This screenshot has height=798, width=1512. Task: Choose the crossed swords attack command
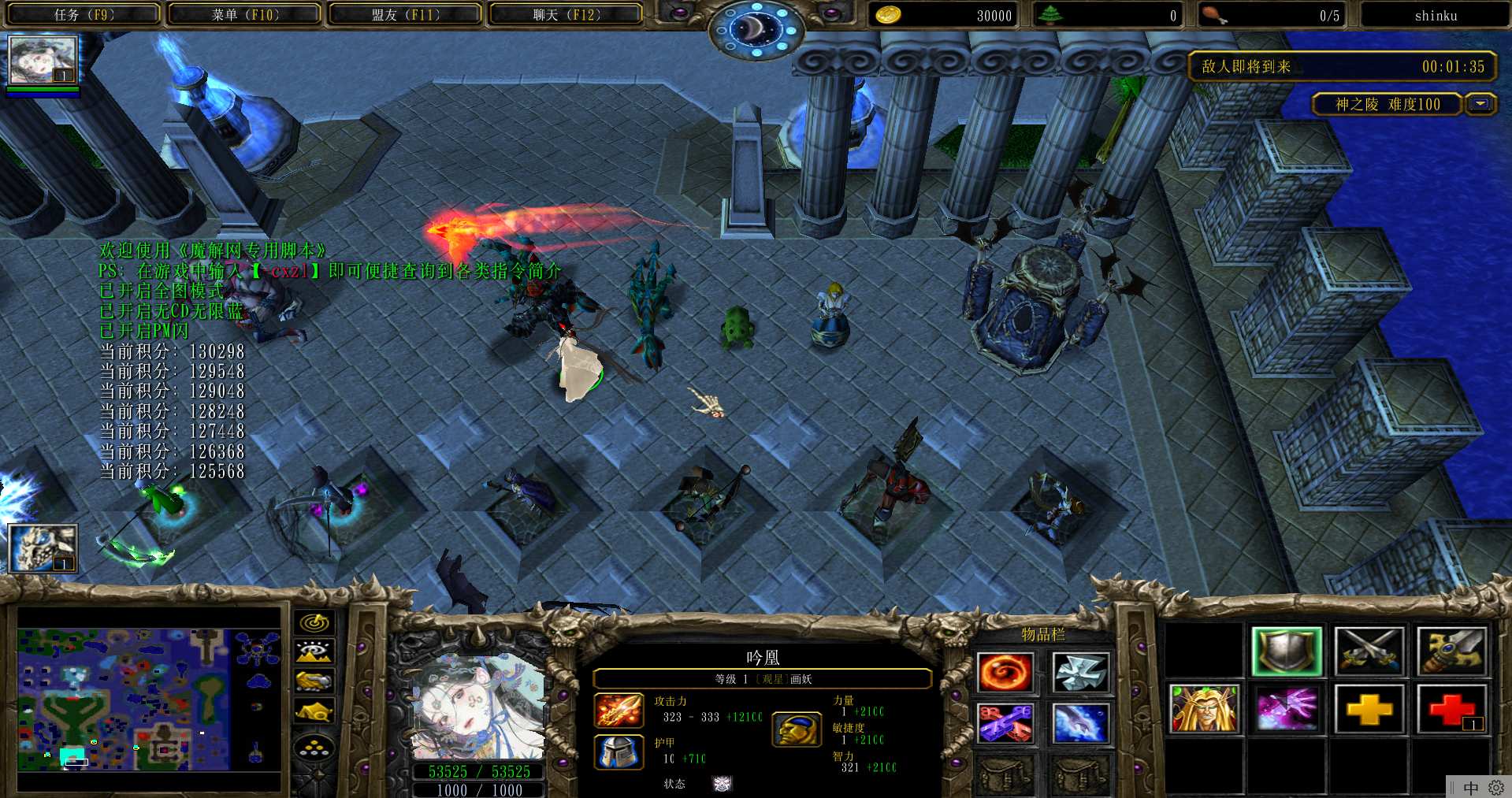1369,651
